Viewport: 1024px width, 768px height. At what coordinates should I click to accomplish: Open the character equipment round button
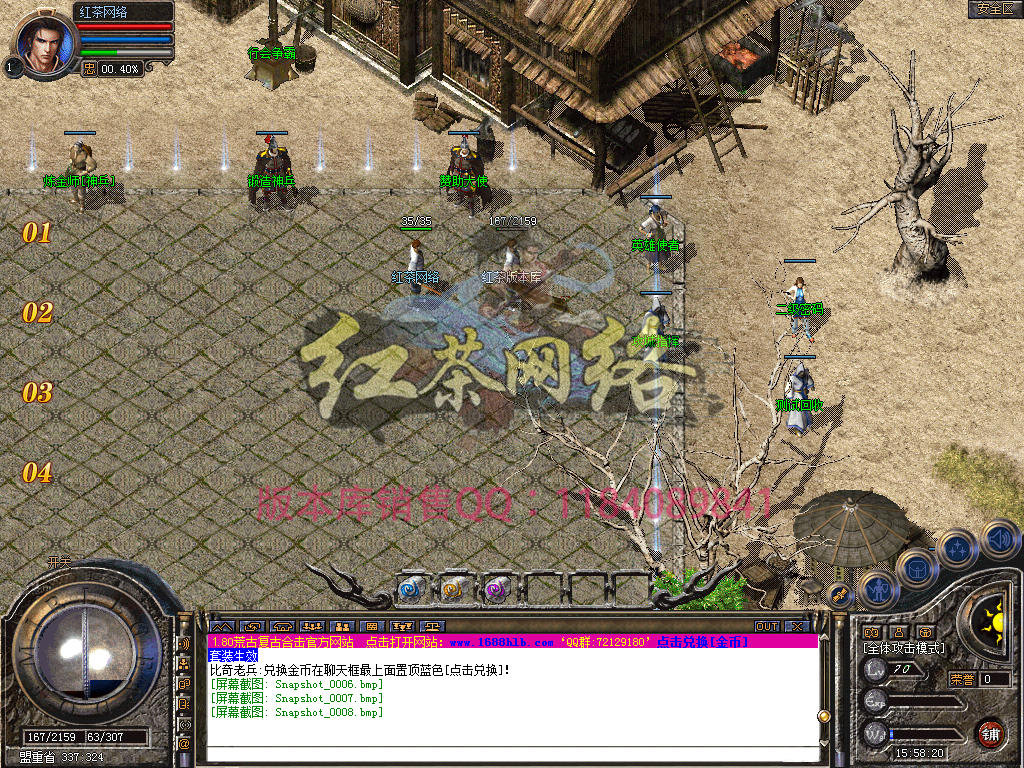tap(877, 590)
